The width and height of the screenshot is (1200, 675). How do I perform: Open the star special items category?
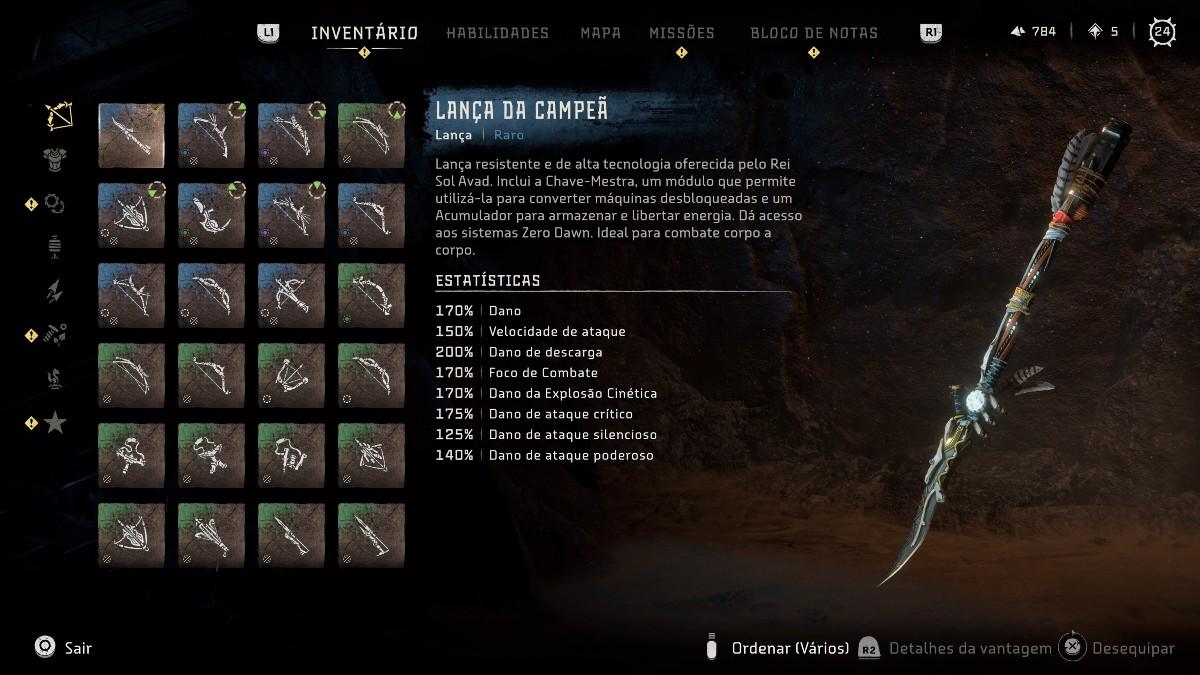(x=55, y=423)
